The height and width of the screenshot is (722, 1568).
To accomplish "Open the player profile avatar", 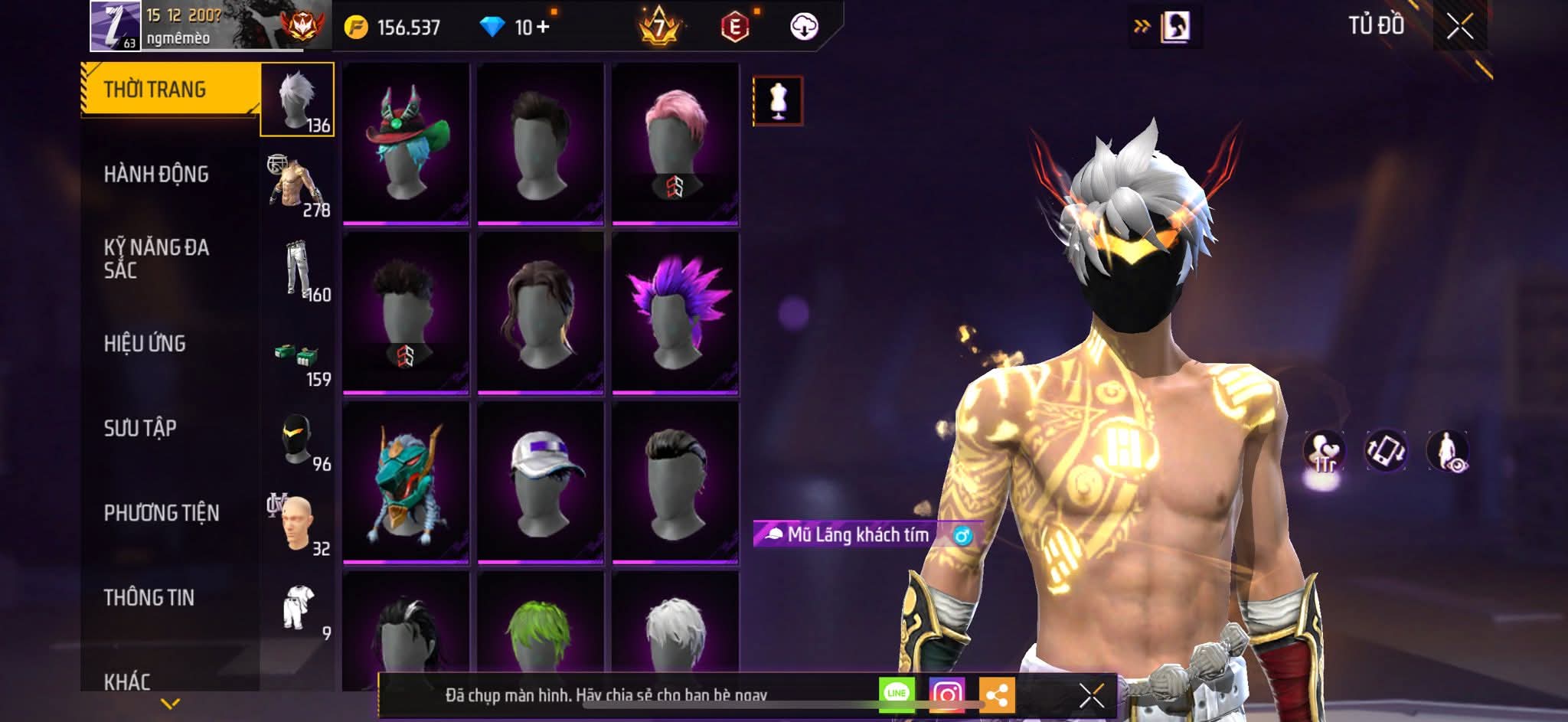I will click(x=115, y=26).
